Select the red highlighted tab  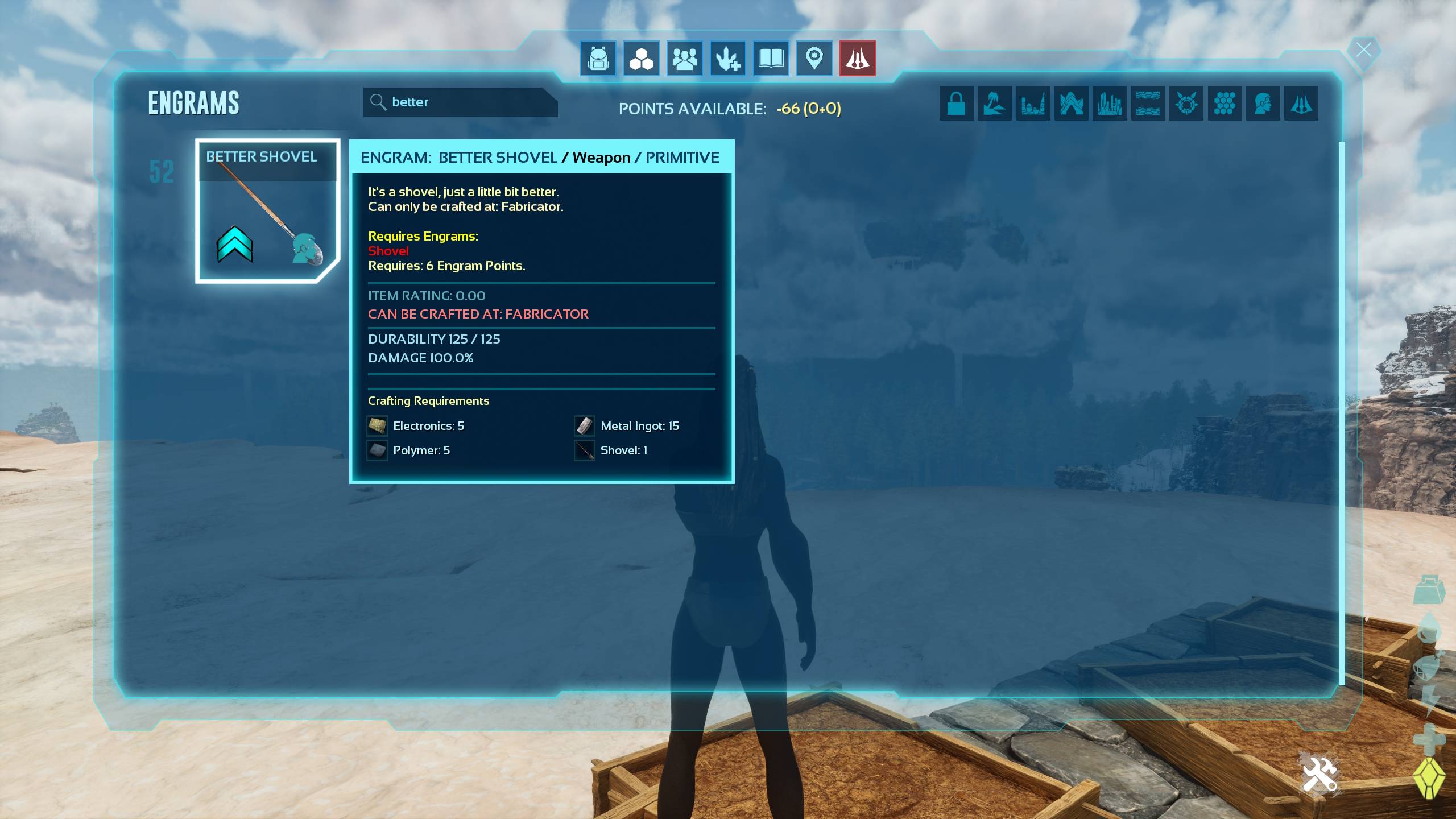coord(857,58)
